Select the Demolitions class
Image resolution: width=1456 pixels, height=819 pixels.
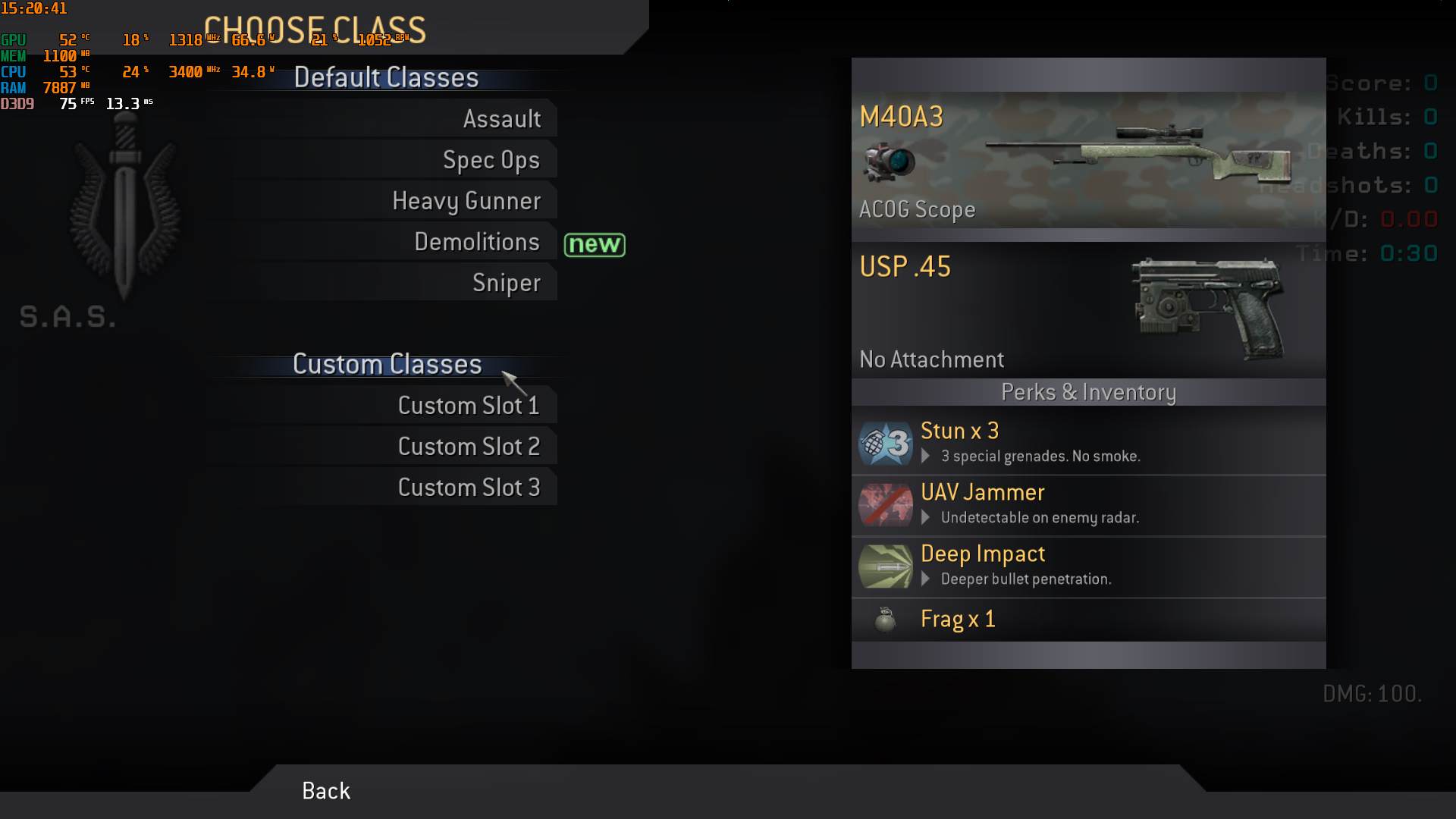point(476,242)
